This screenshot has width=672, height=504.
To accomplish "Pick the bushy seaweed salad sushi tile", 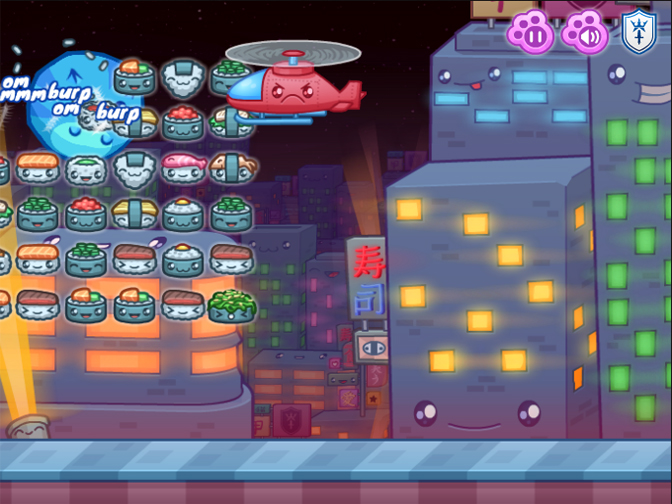I will 231,304.
